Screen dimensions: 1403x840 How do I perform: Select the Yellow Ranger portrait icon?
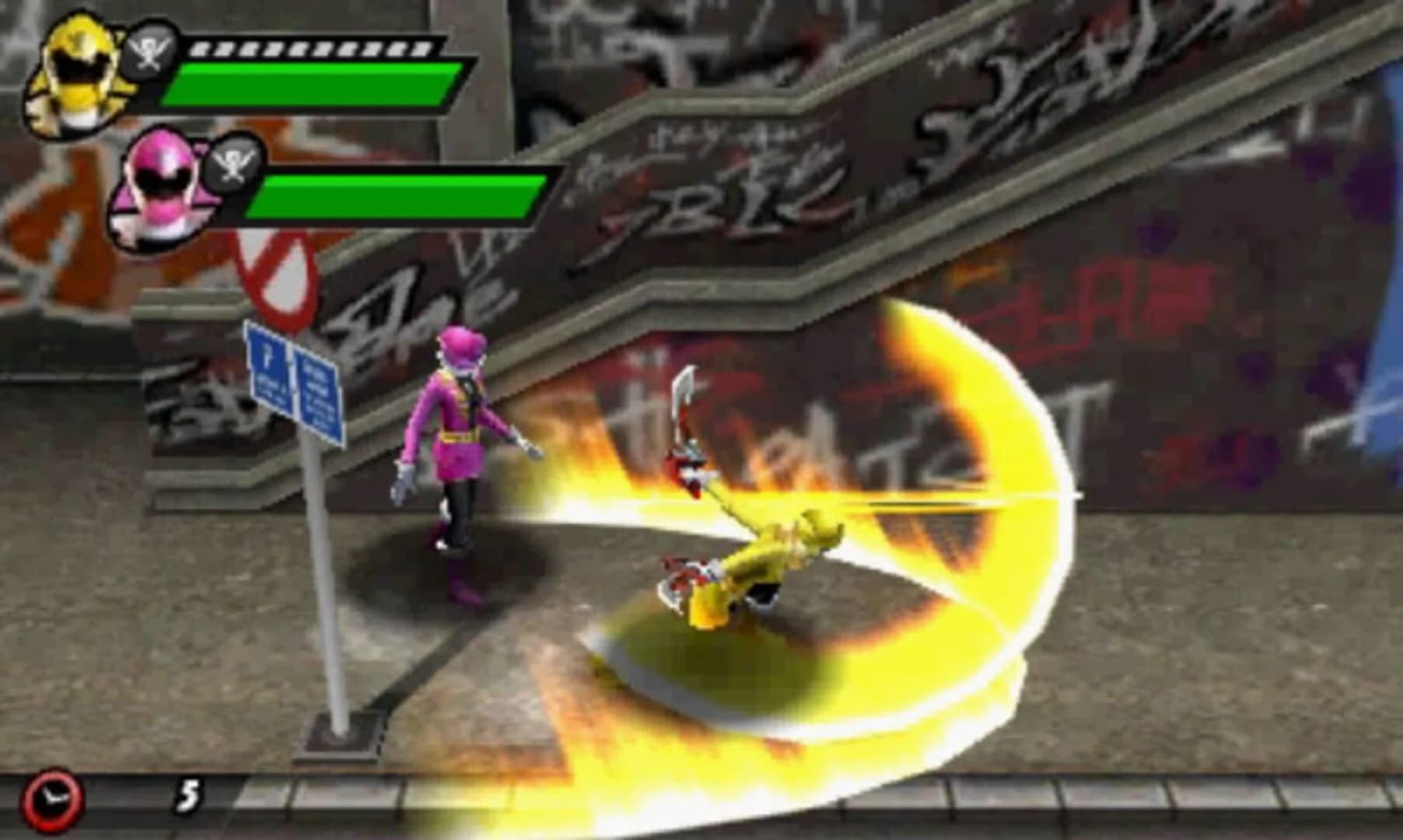74,74
